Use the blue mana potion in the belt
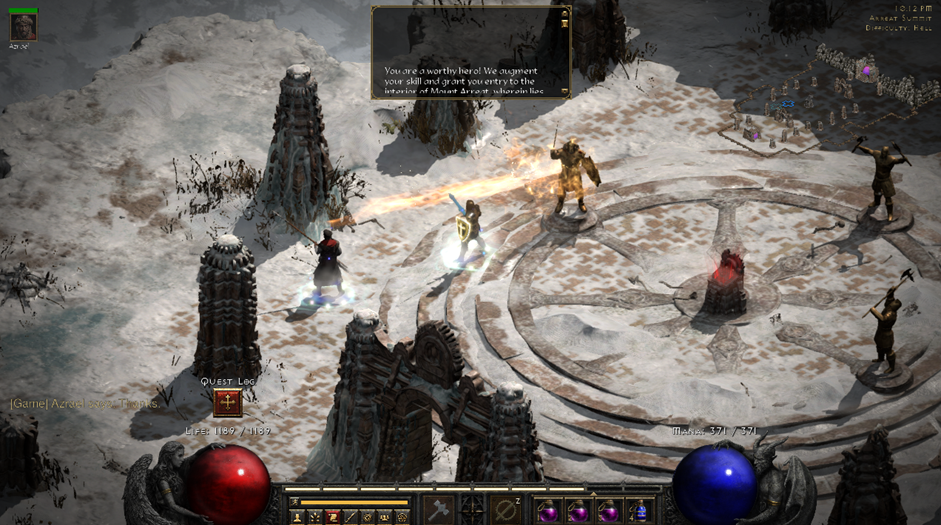 [641, 510]
